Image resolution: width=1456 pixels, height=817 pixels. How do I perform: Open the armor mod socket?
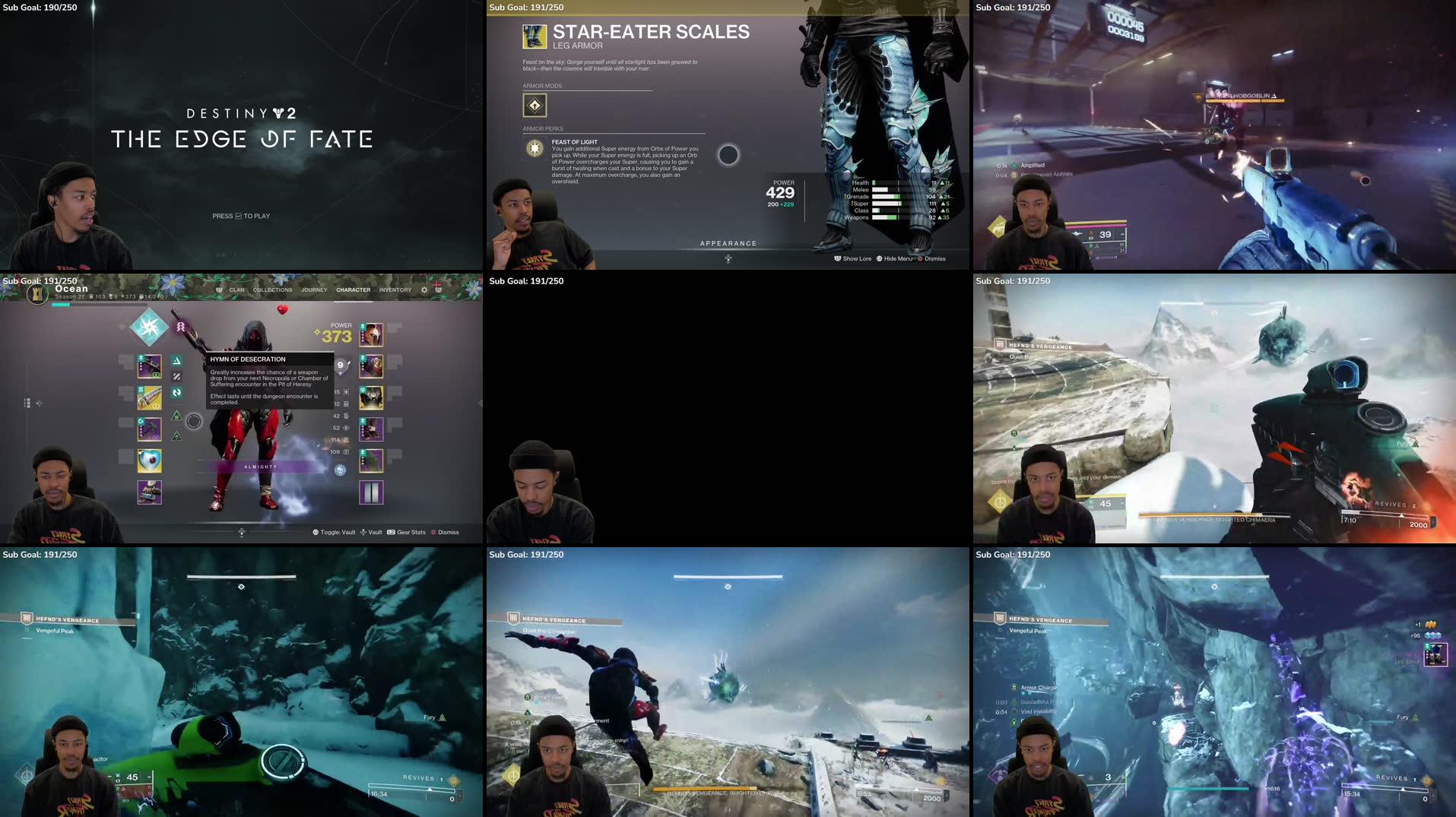(535, 105)
